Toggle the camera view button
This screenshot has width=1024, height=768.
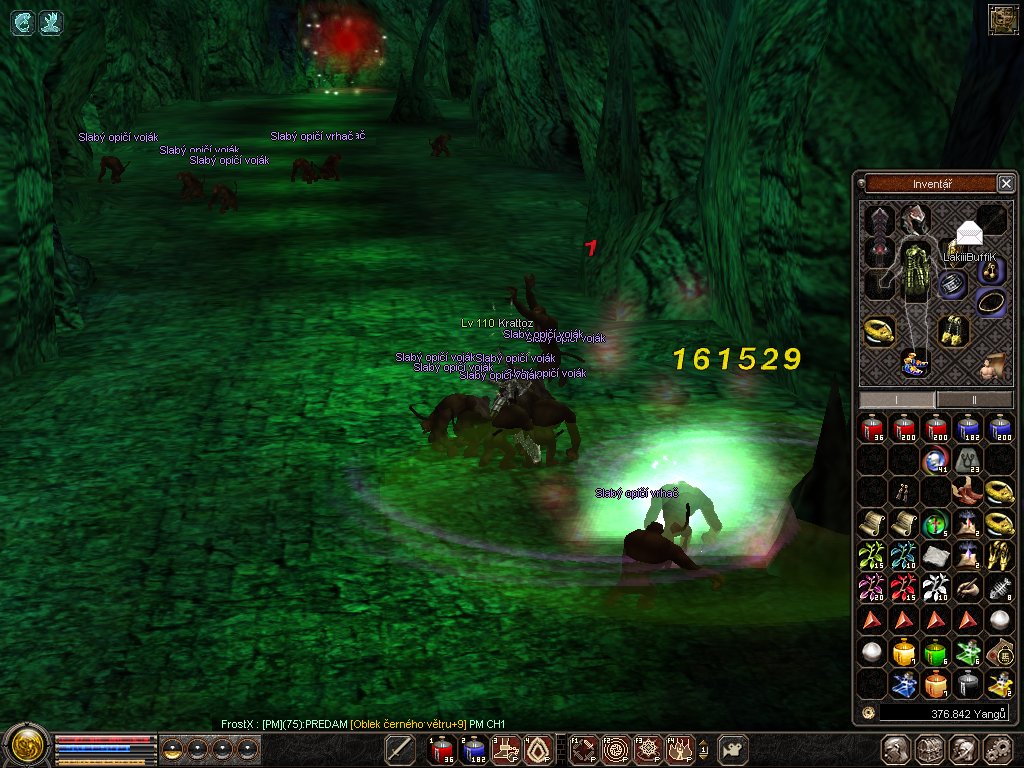coord(734,748)
